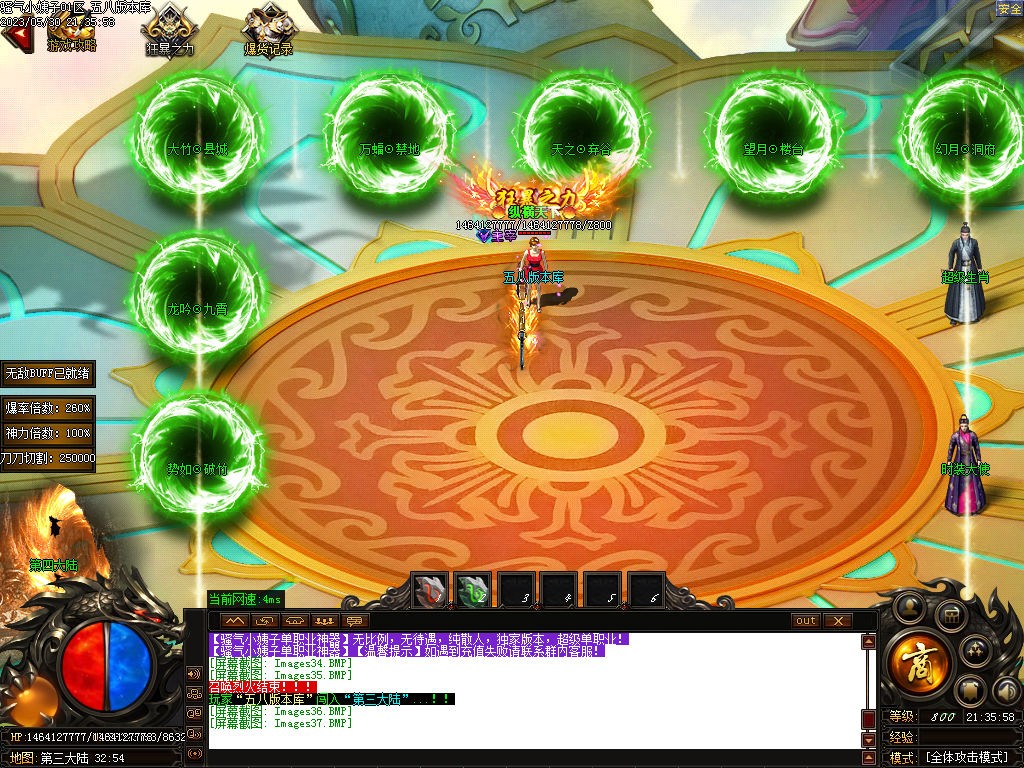View the 爆货记录 drop records

[267, 30]
